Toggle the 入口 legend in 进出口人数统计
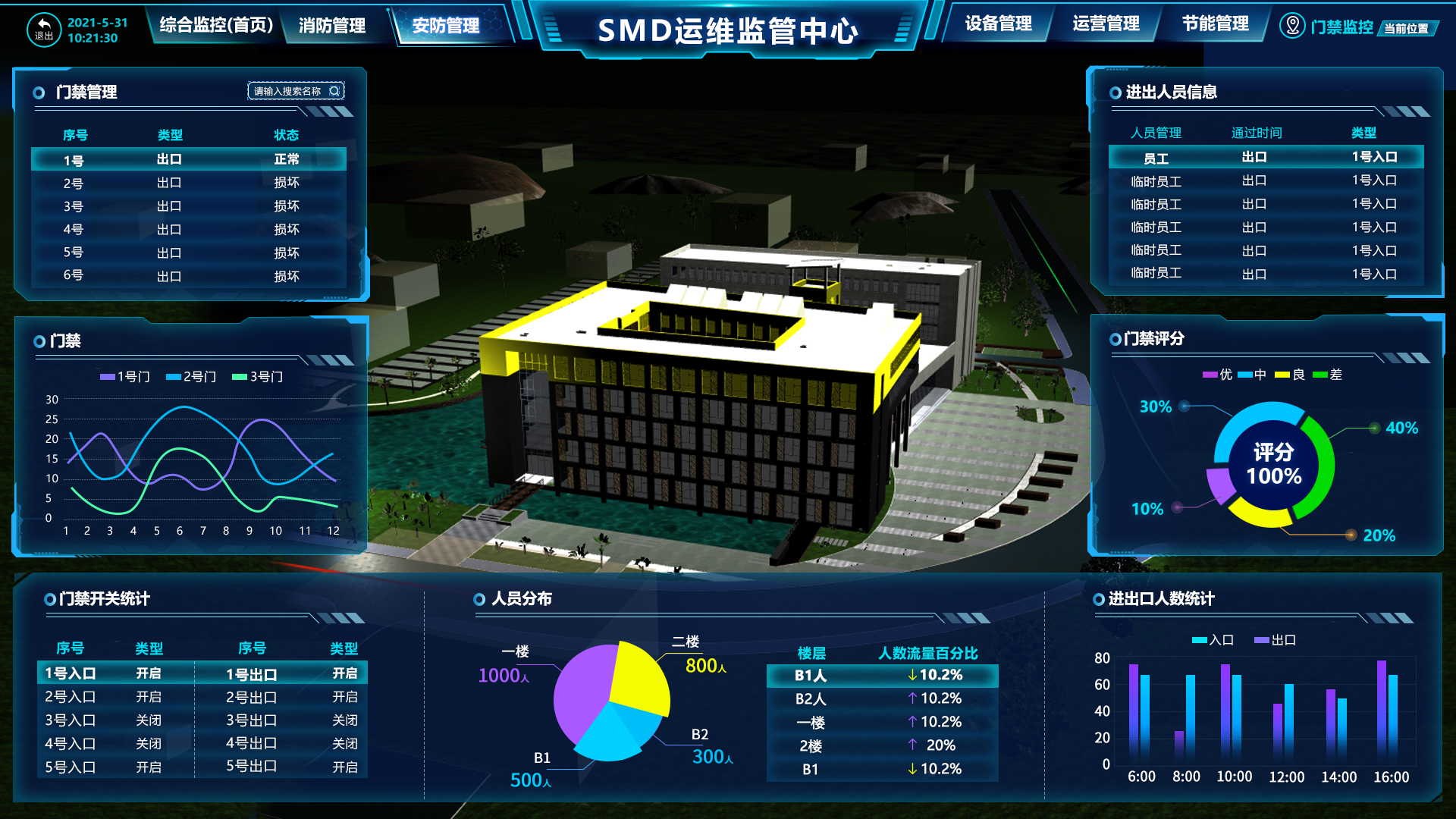 coord(1211,640)
